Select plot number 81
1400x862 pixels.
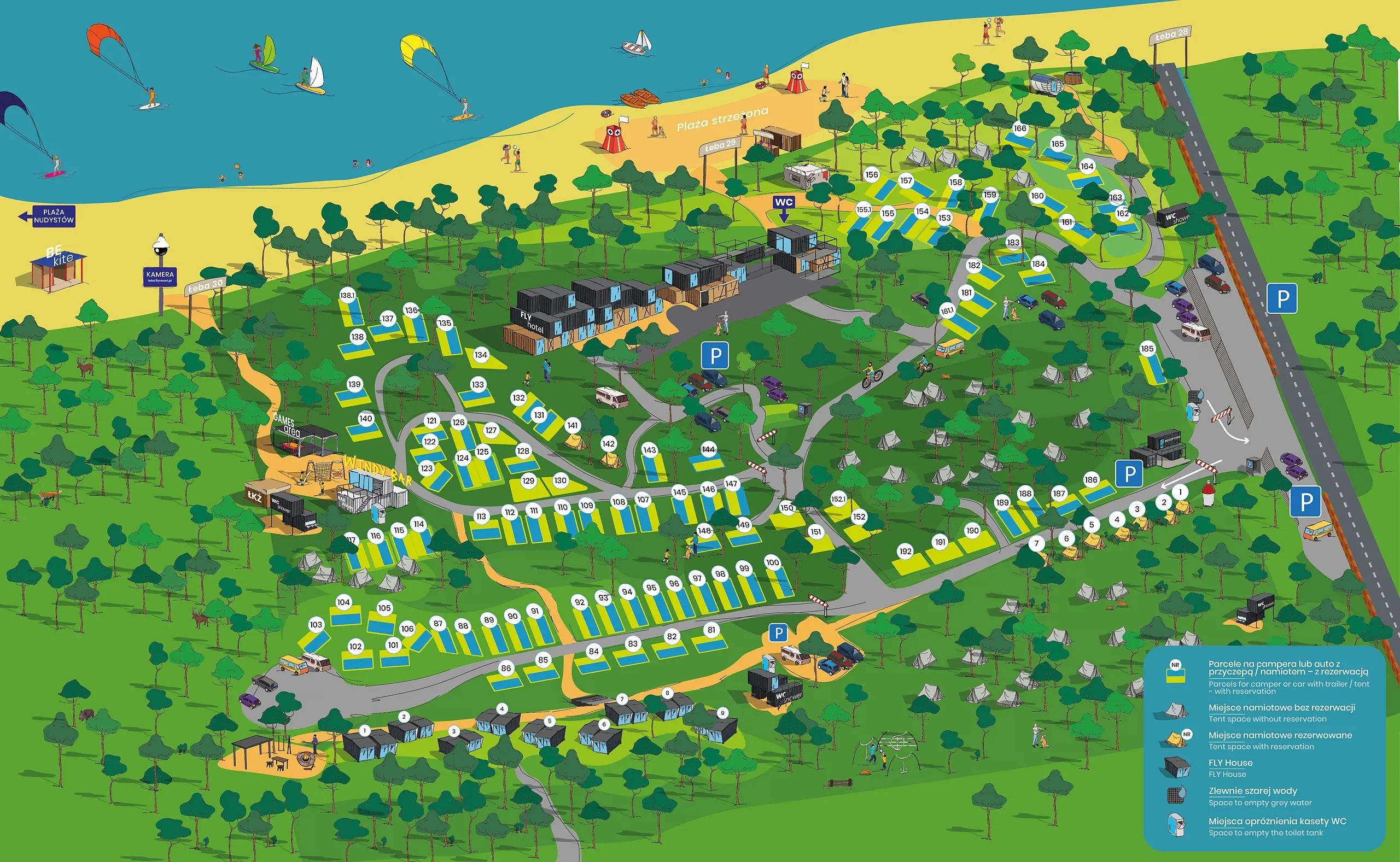click(711, 630)
